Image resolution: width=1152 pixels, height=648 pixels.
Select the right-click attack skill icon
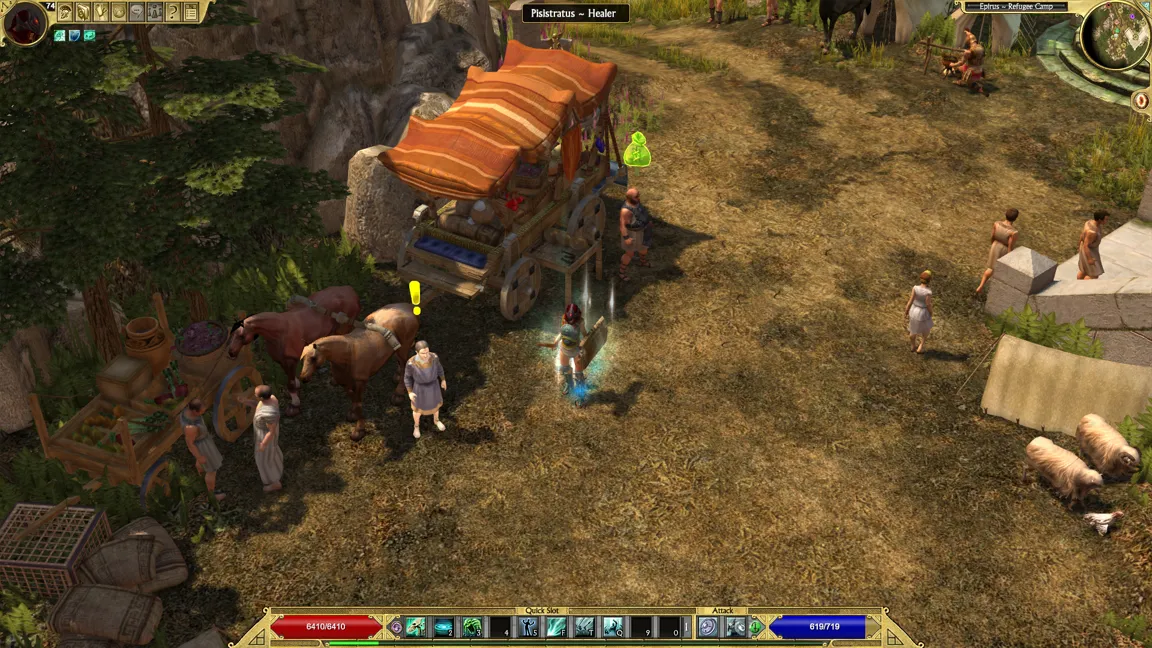click(x=736, y=627)
